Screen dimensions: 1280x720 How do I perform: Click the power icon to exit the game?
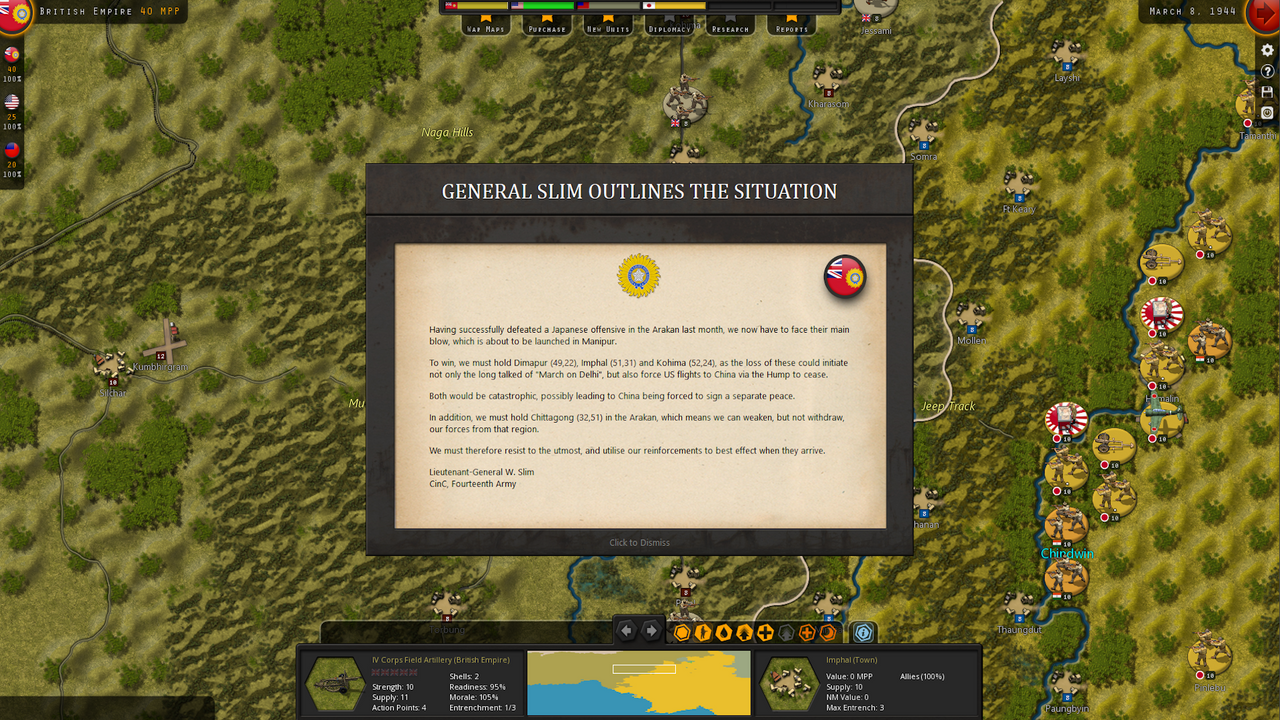click(x=1266, y=112)
